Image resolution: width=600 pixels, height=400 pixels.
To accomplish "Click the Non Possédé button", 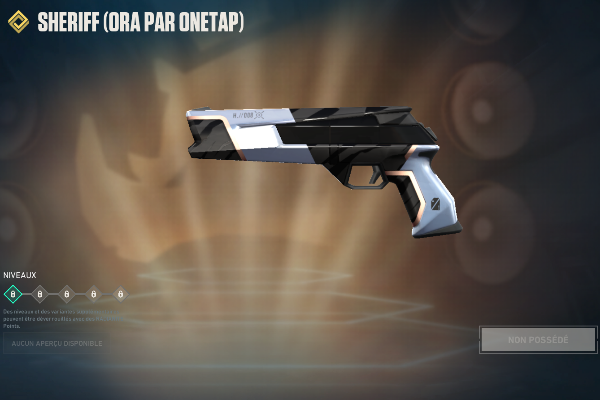I will click(x=538, y=340).
